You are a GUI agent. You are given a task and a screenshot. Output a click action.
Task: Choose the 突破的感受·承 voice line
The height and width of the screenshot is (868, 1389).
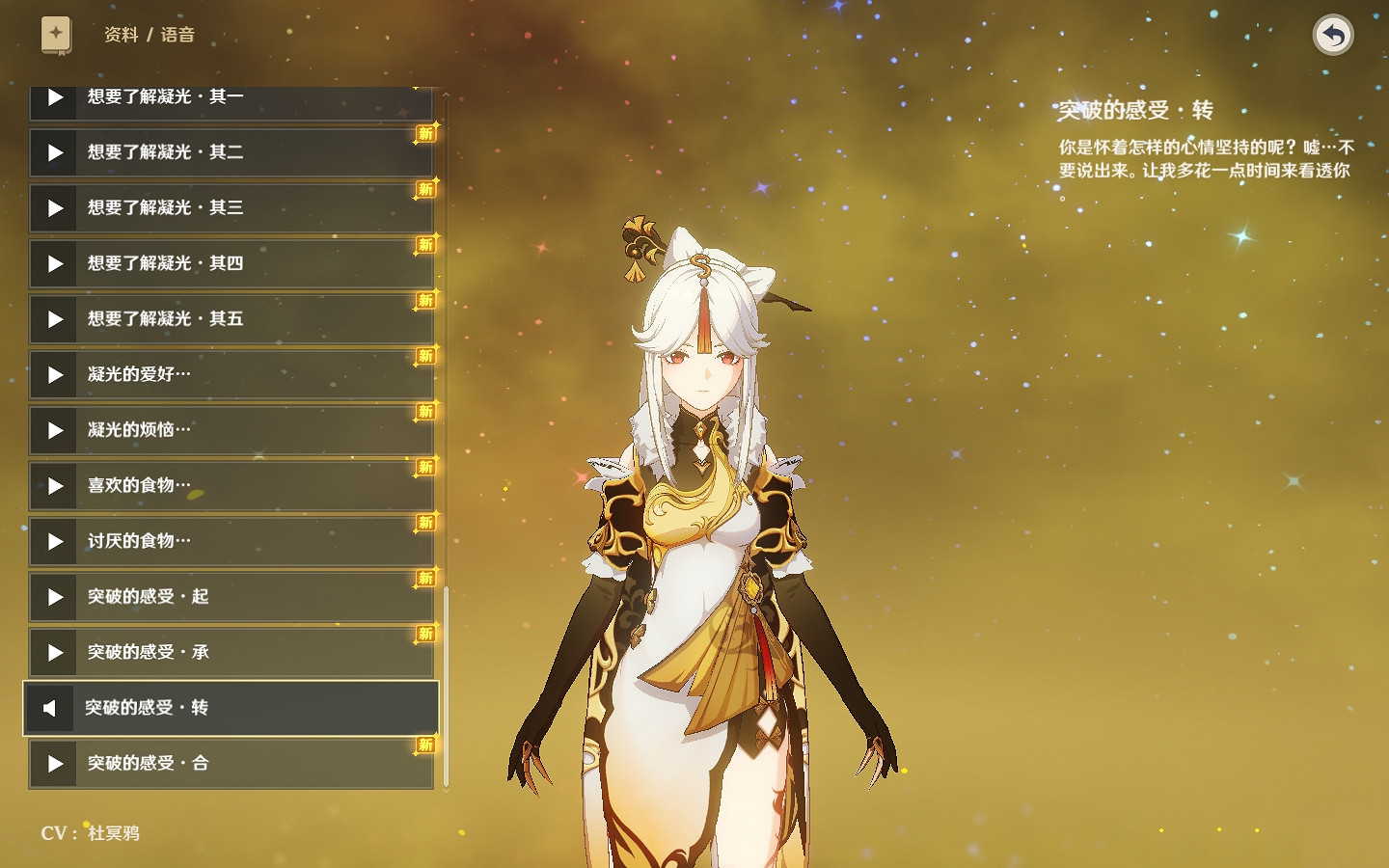tap(231, 653)
